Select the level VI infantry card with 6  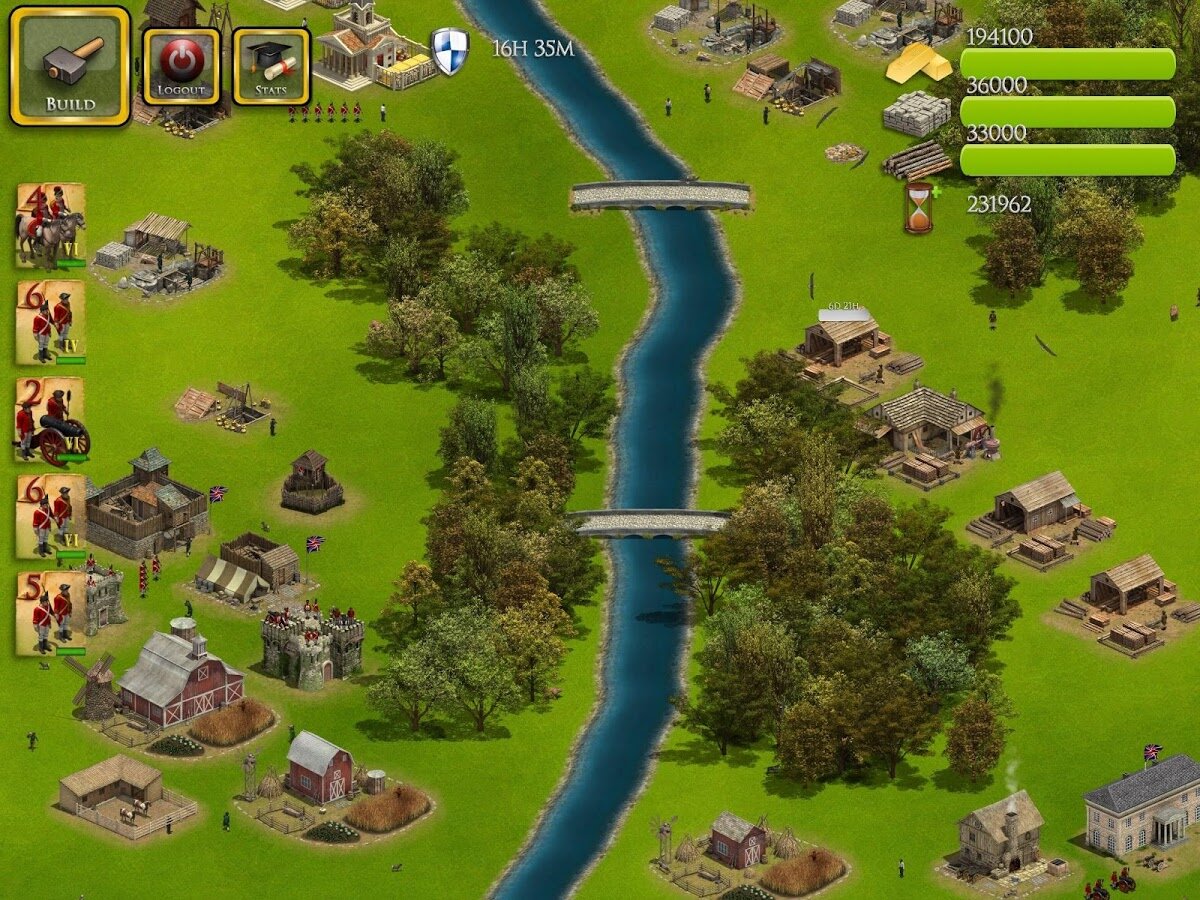coord(50,517)
